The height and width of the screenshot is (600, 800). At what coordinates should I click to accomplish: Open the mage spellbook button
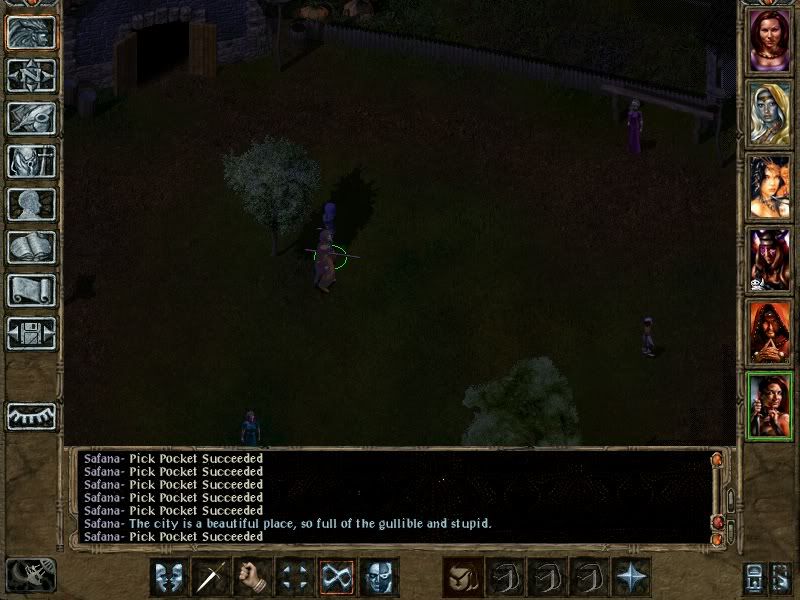31,247
